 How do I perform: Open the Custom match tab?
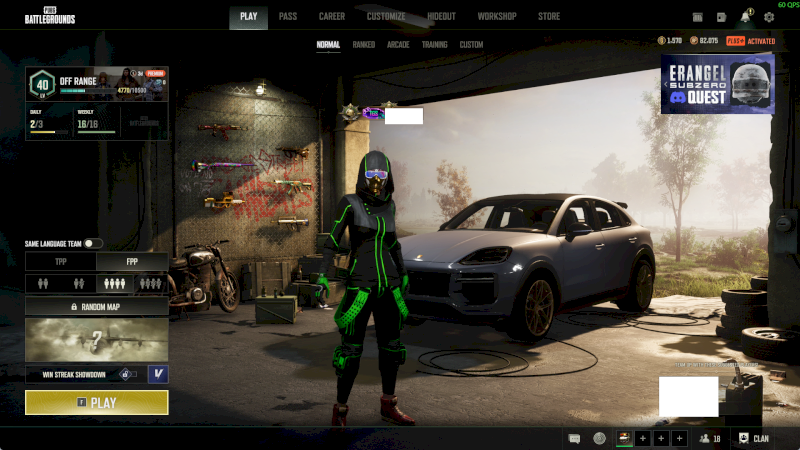tap(471, 45)
